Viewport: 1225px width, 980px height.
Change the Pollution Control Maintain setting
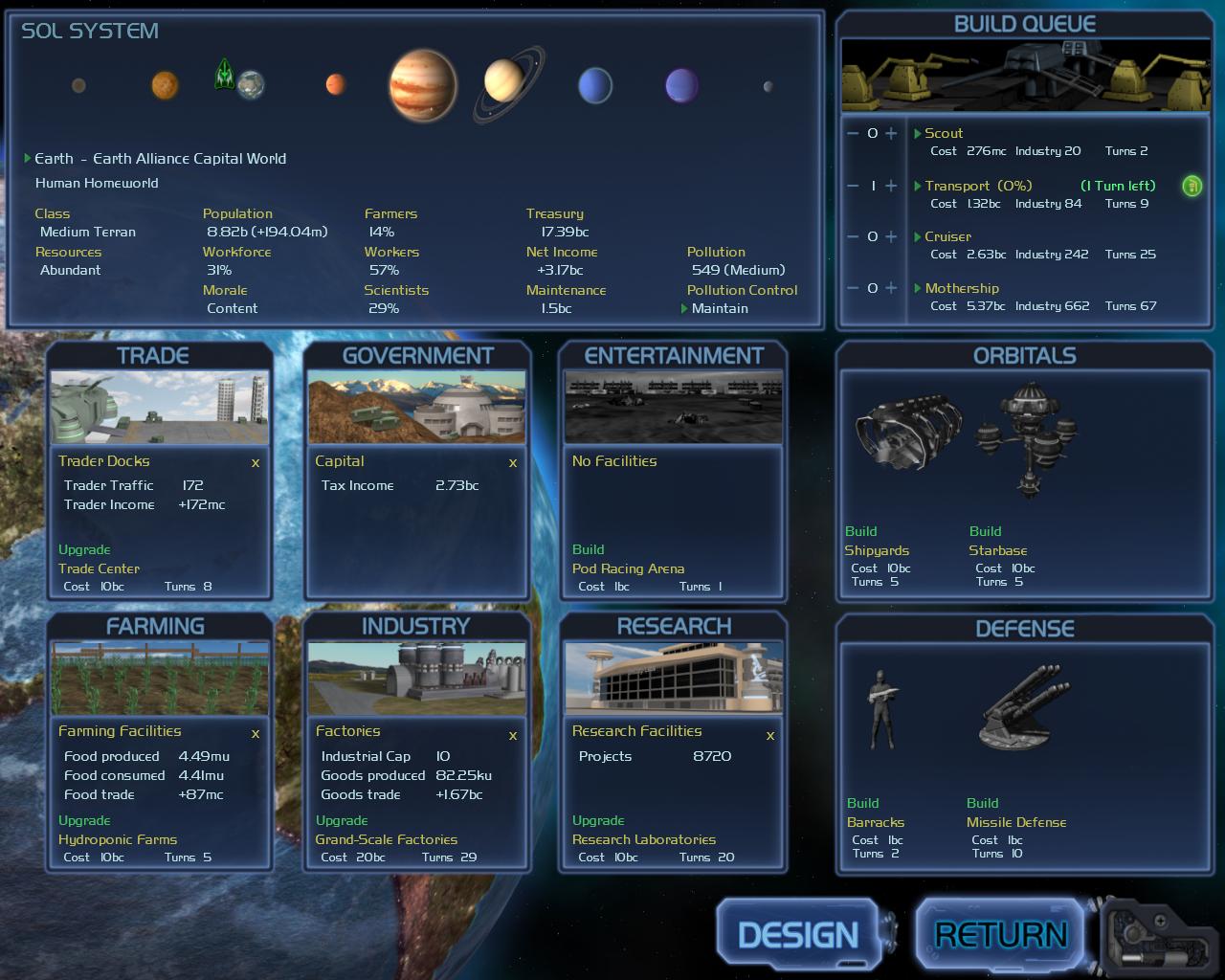pyautogui.click(x=719, y=308)
